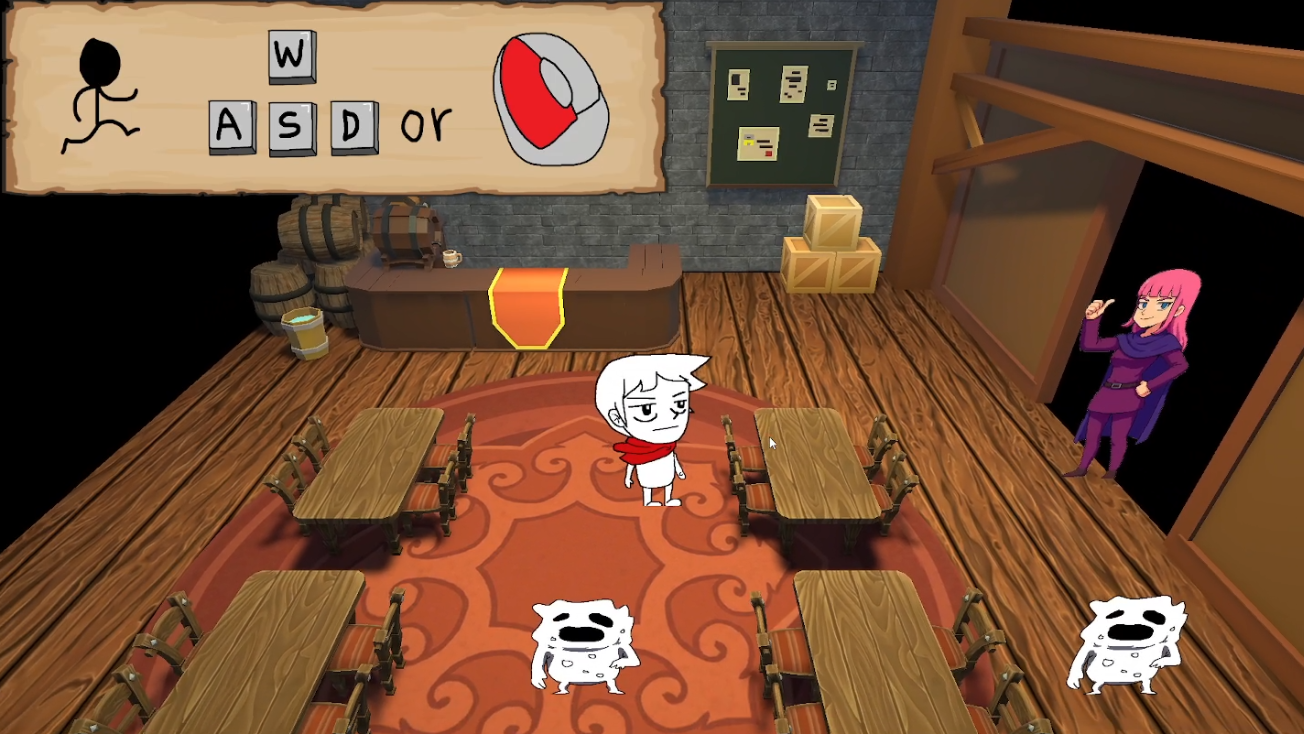Select the small square note on the bulletin board
This screenshot has height=734, width=1304.
coord(832,85)
